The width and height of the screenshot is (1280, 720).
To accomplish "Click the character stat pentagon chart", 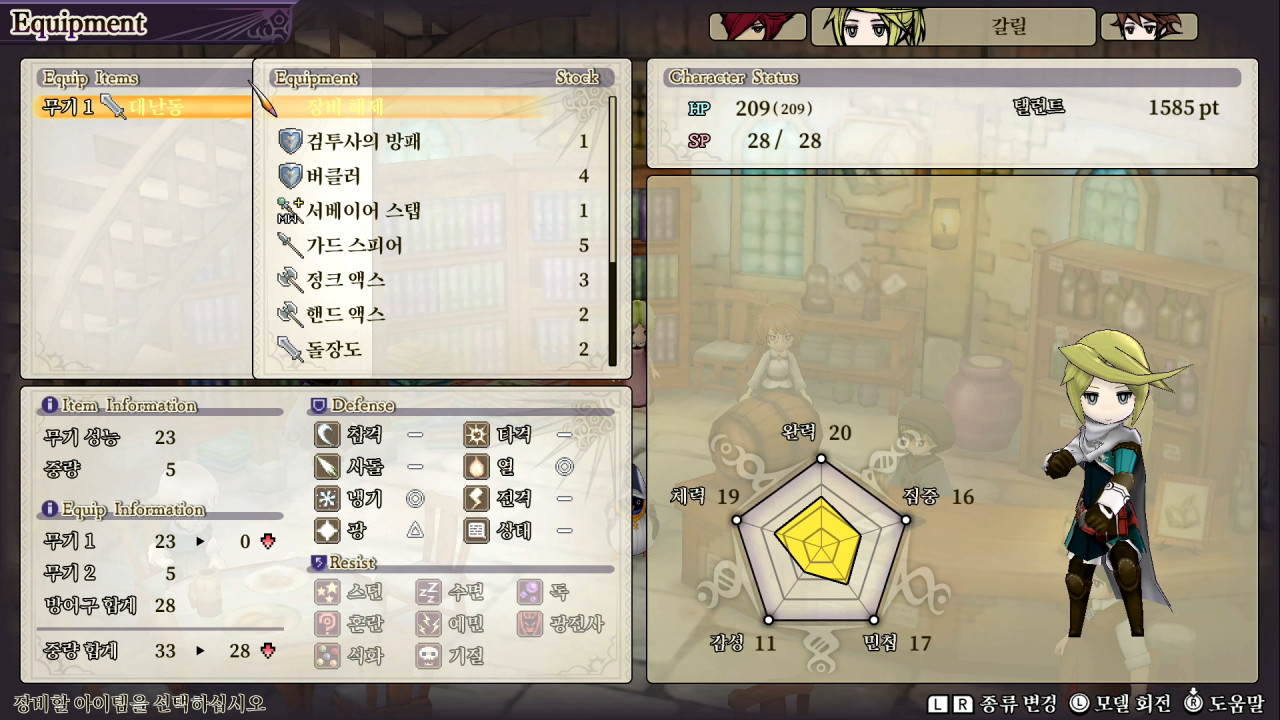I will pyautogui.click(x=822, y=545).
